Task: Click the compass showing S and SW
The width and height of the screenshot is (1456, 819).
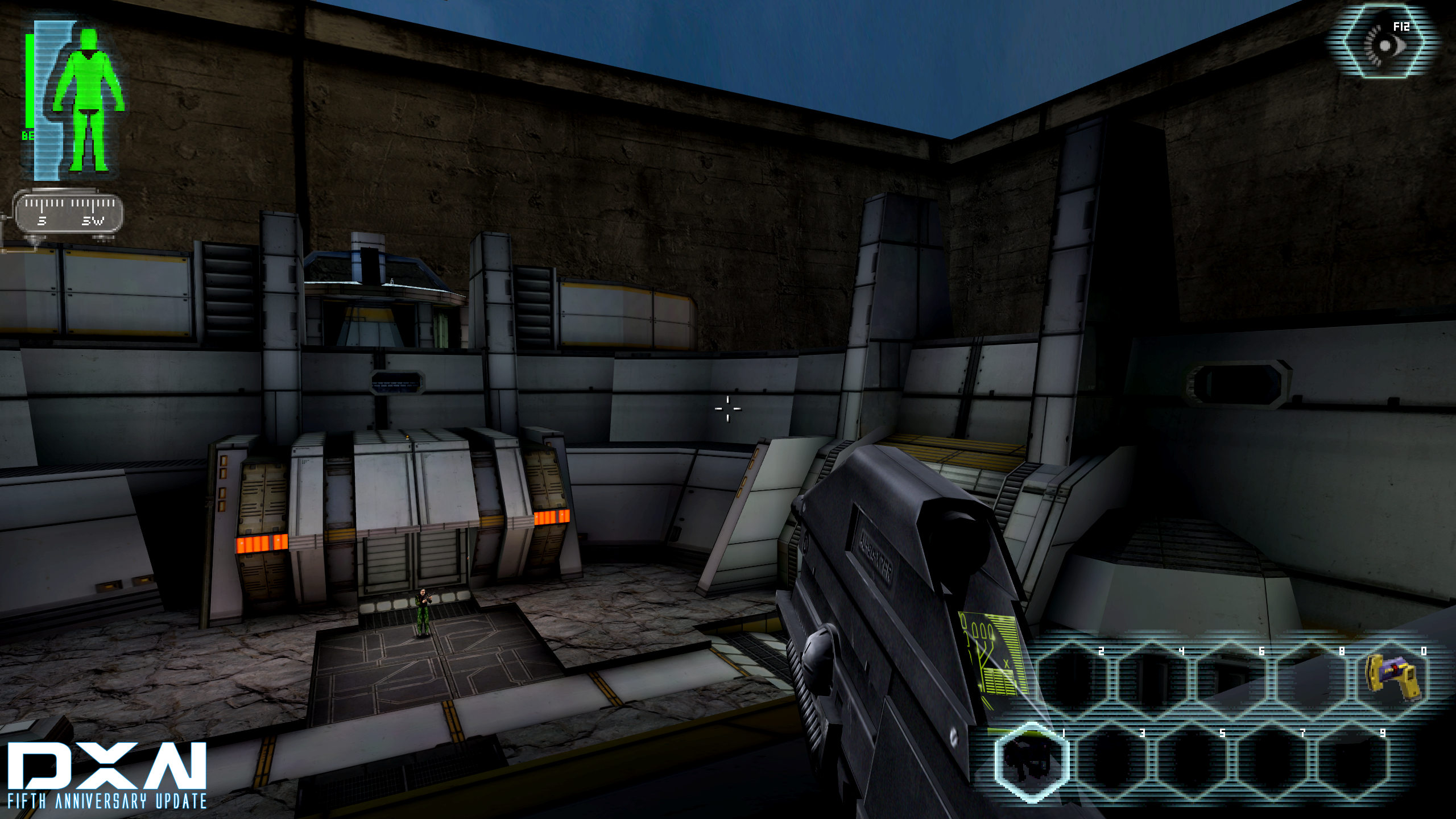Action: click(68, 213)
